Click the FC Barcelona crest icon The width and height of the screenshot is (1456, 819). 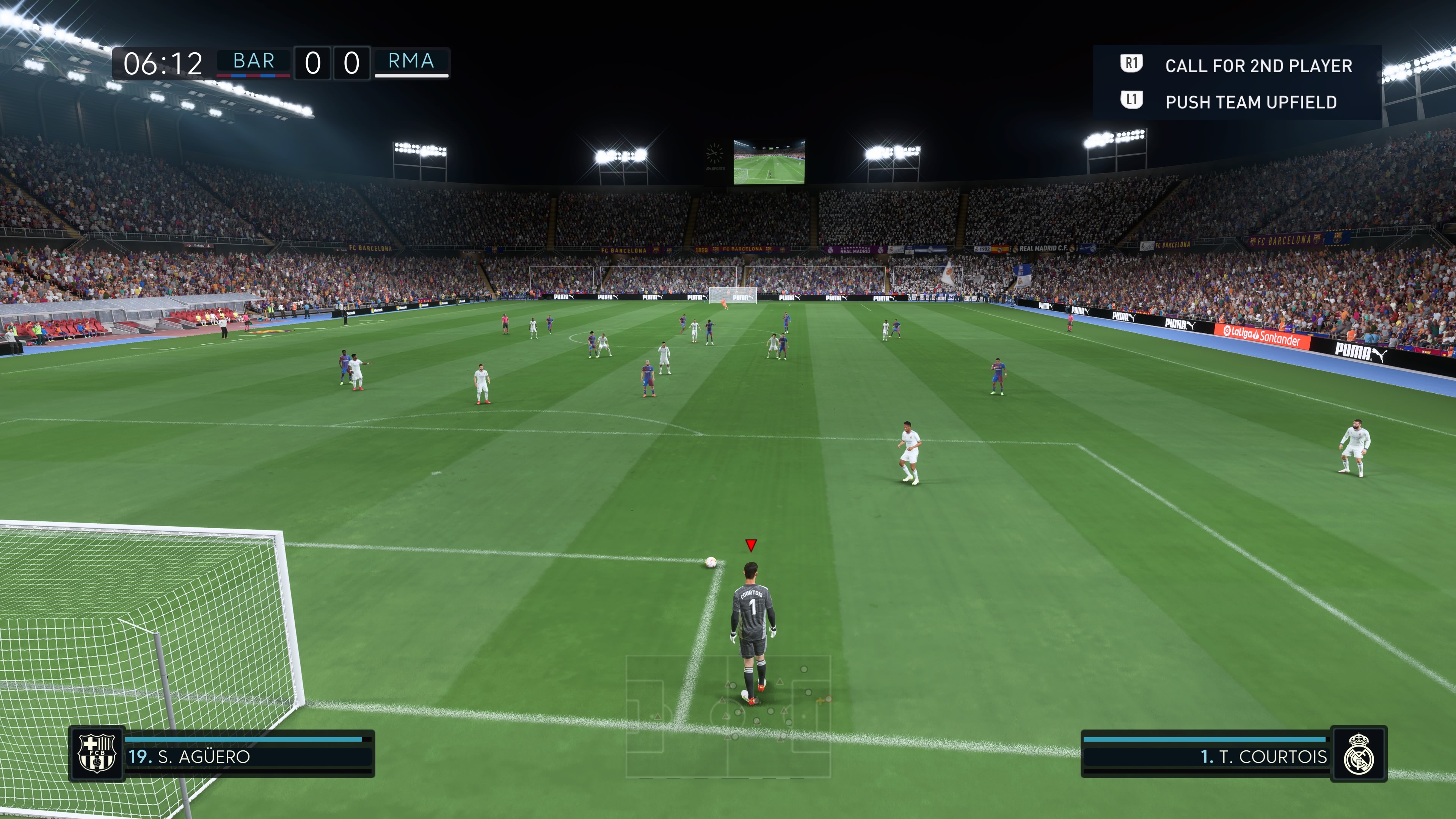click(x=97, y=753)
